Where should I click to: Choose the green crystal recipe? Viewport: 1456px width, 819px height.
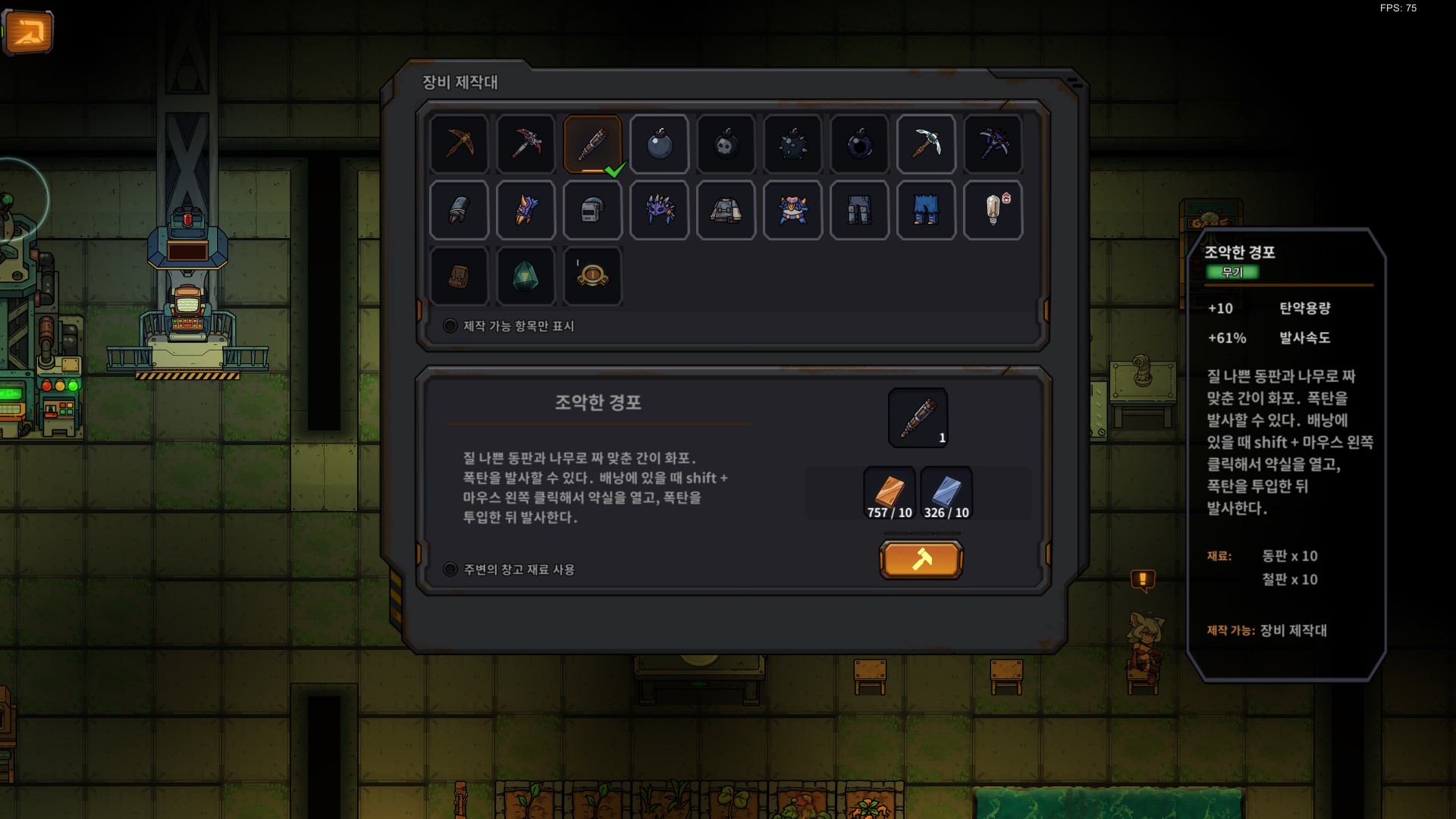tap(526, 276)
